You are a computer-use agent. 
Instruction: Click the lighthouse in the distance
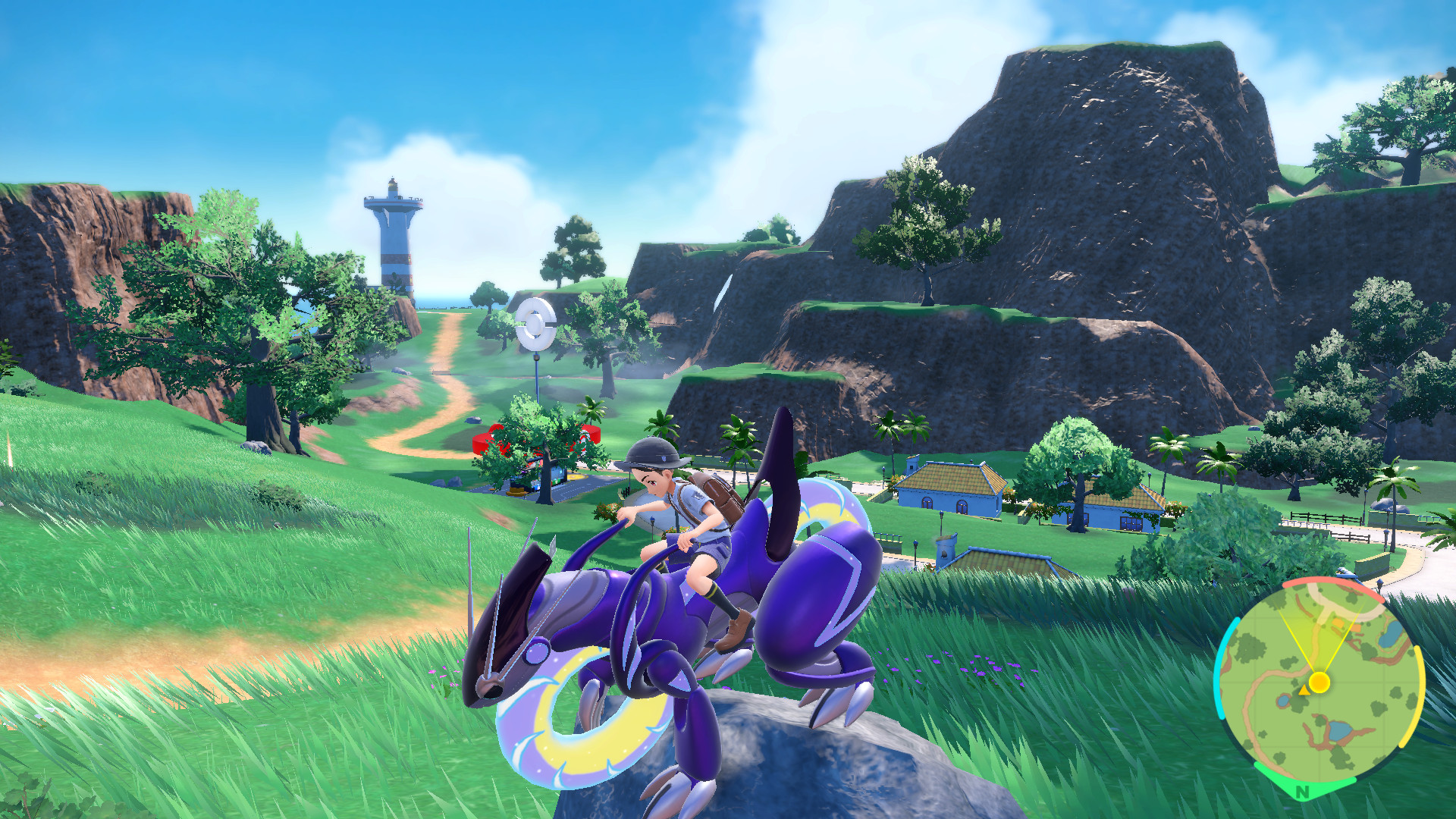[395, 235]
